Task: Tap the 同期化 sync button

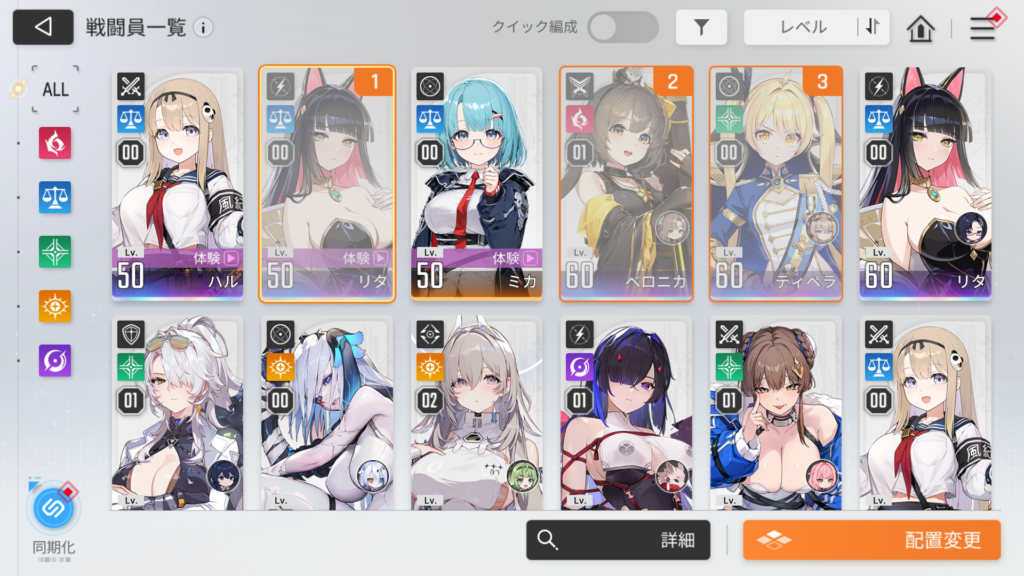Action: [x=54, y=510]
